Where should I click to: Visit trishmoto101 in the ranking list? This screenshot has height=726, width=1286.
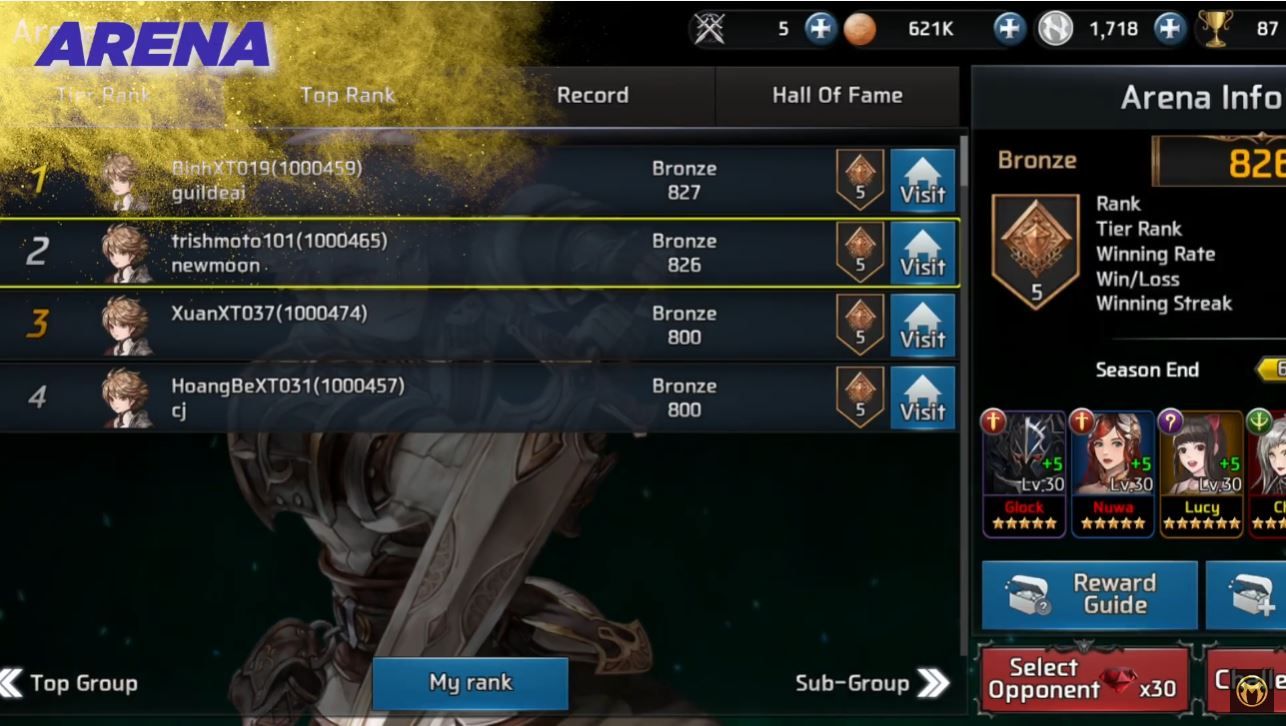[x=922, y=254]
